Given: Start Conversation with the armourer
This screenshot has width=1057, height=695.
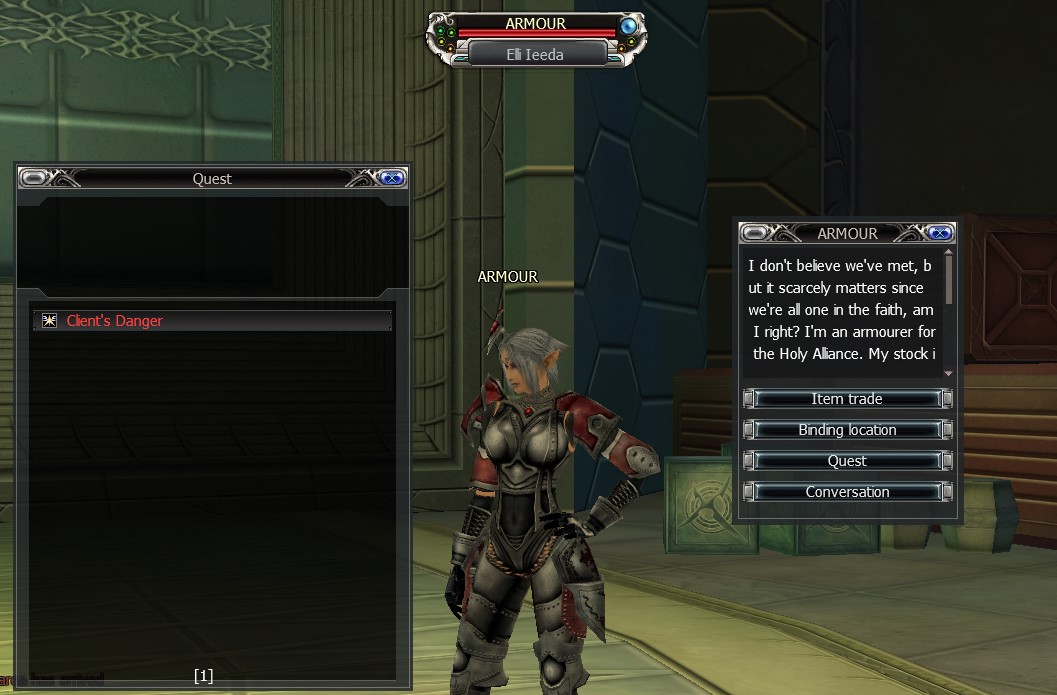Looking at the screenshot, I should click(x=847, y=492).
